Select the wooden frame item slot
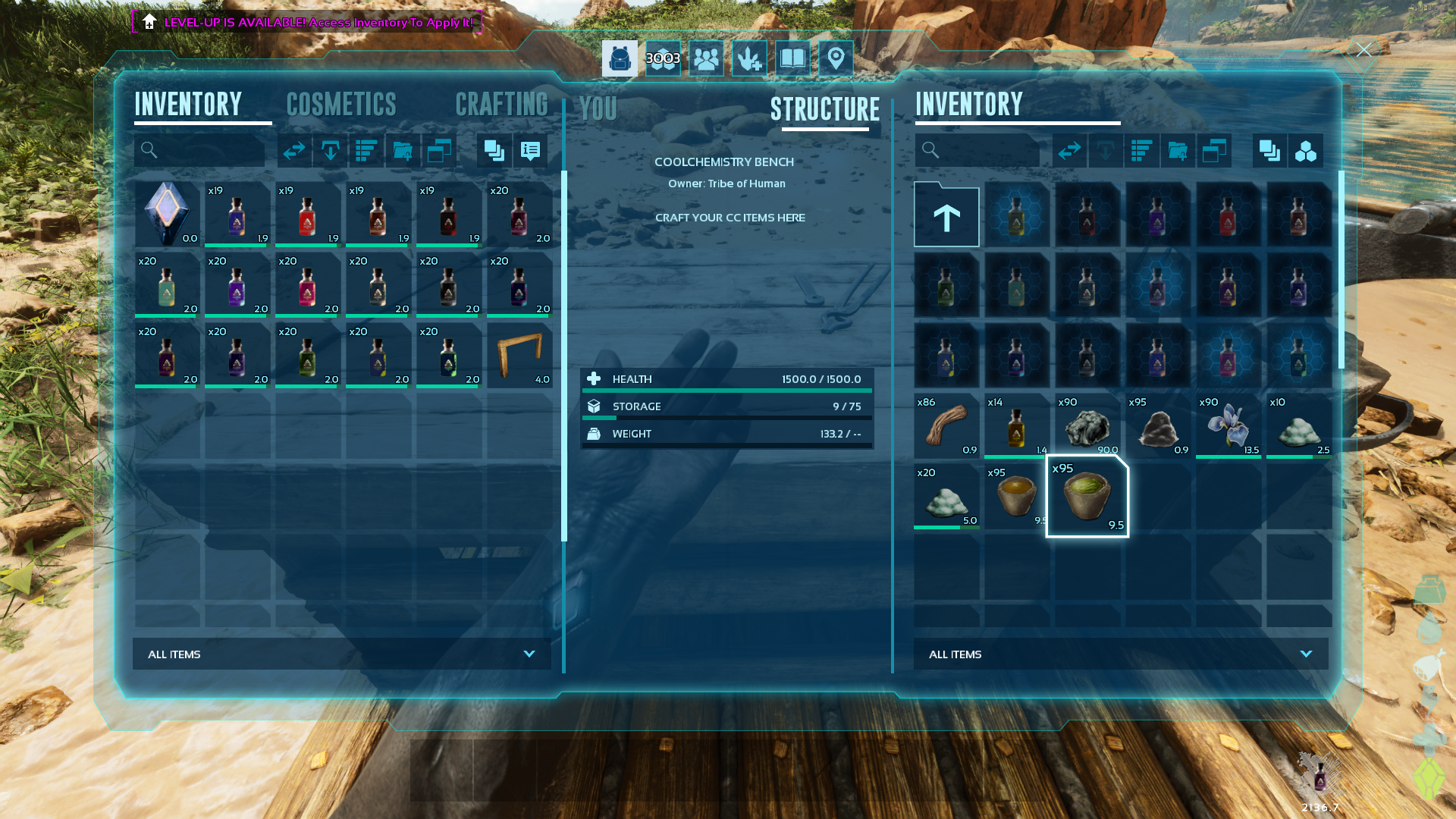 [519, 356]
